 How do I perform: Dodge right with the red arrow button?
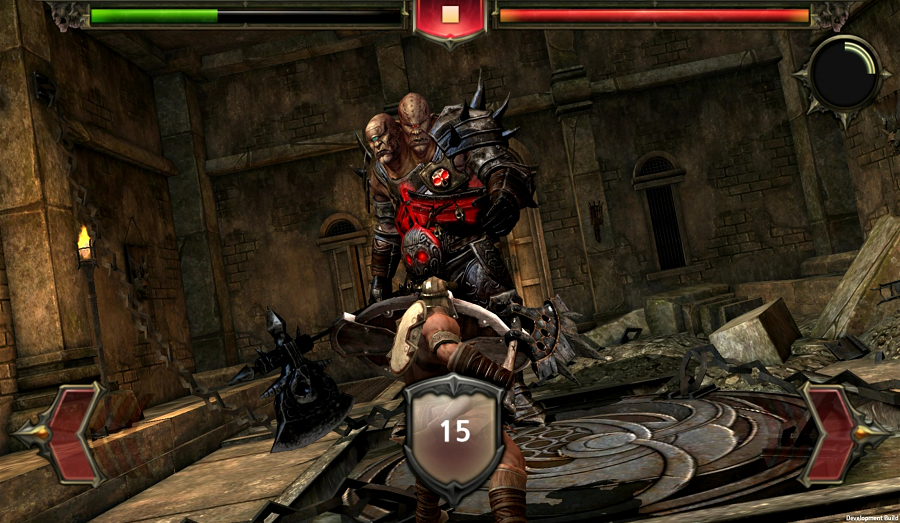pos(837,433)
